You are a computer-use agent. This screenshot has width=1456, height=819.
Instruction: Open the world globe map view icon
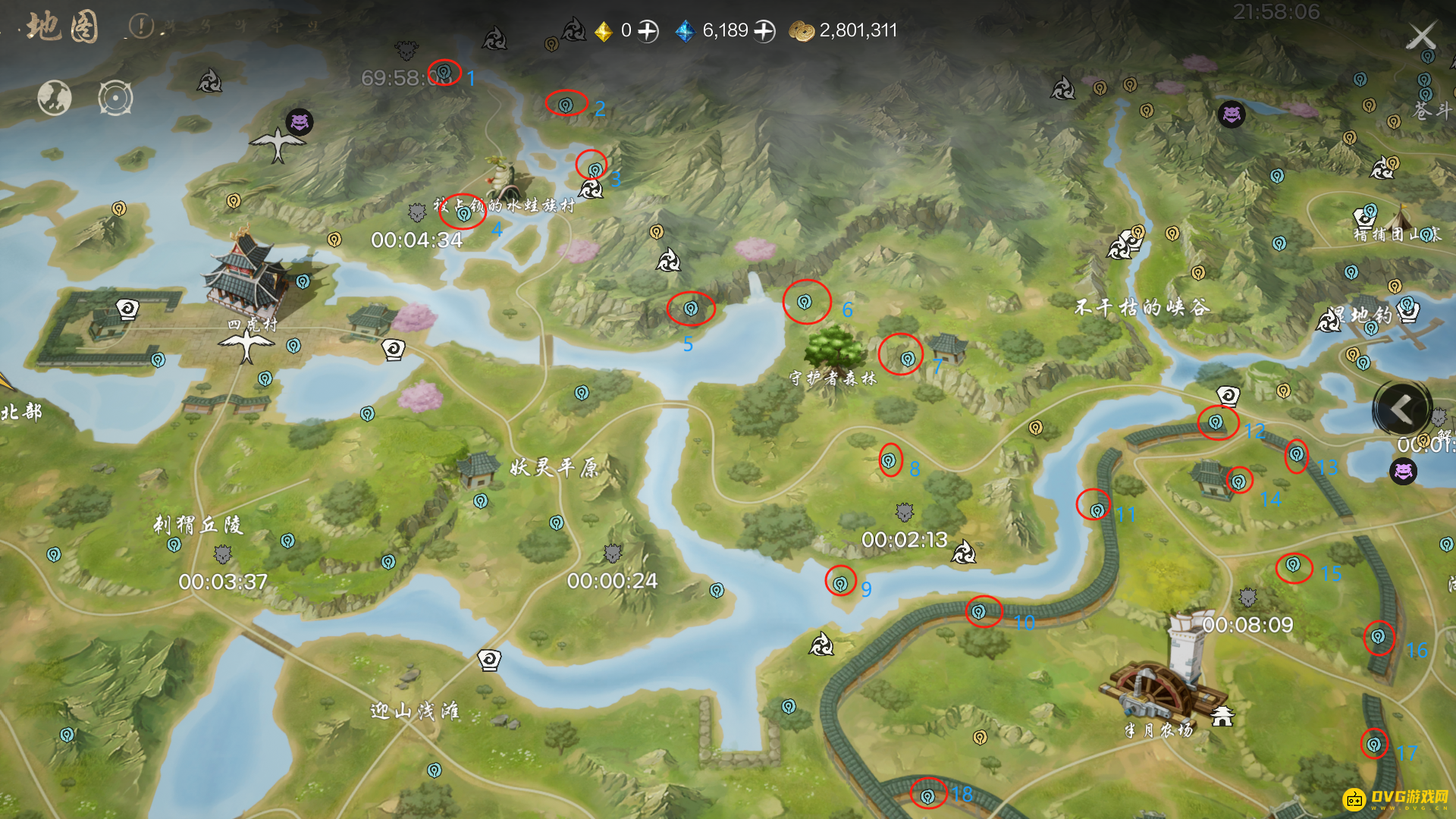[55, 98]
